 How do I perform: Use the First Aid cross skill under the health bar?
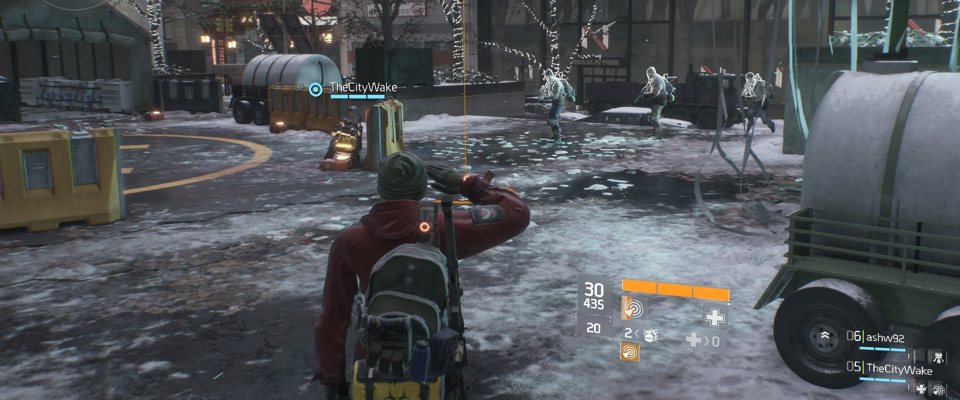pyautogui.click(x=714, y=318)
